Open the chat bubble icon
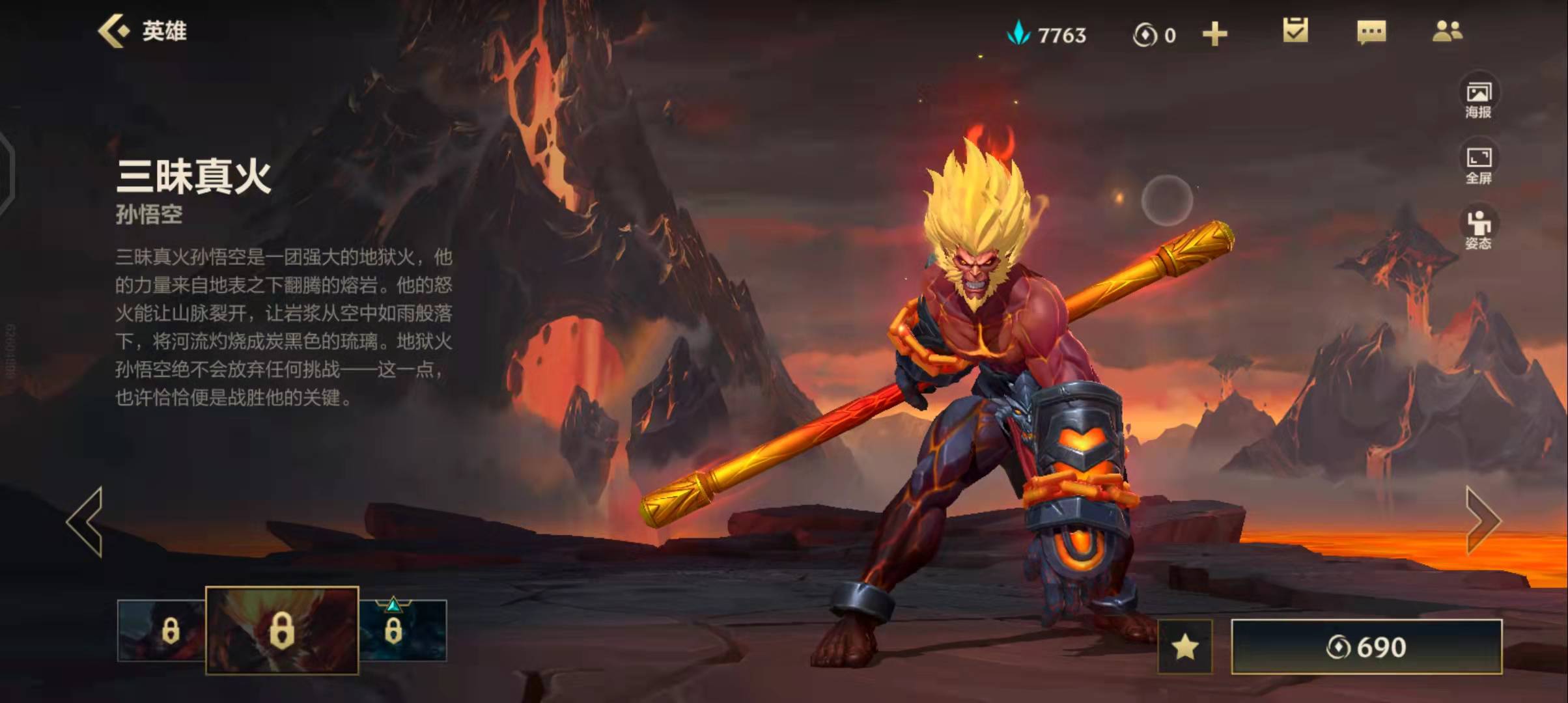This screenshot has height=703, width=1568. [x=1371, y=32]
